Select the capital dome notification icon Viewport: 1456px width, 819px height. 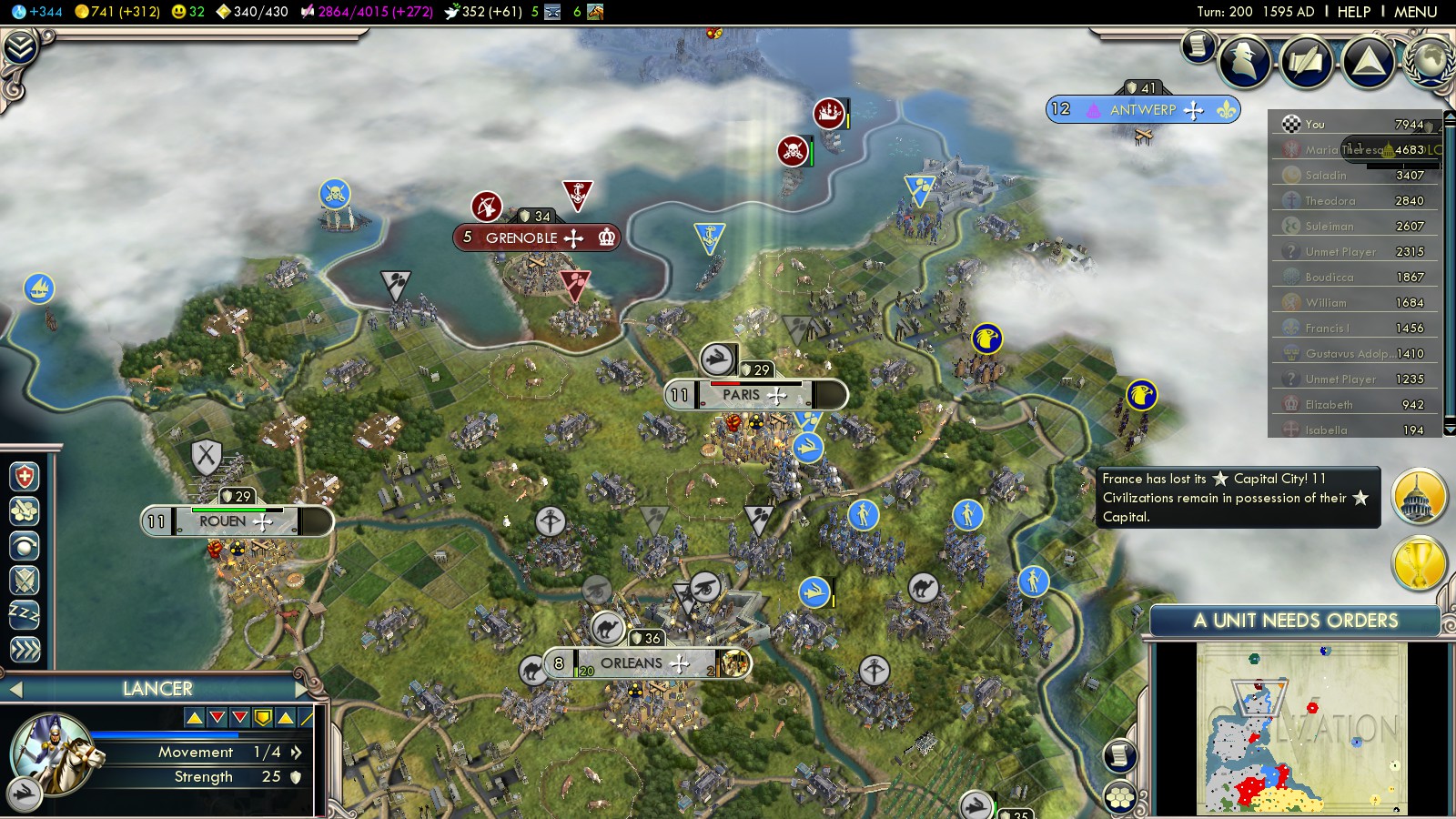(1418, 497)
